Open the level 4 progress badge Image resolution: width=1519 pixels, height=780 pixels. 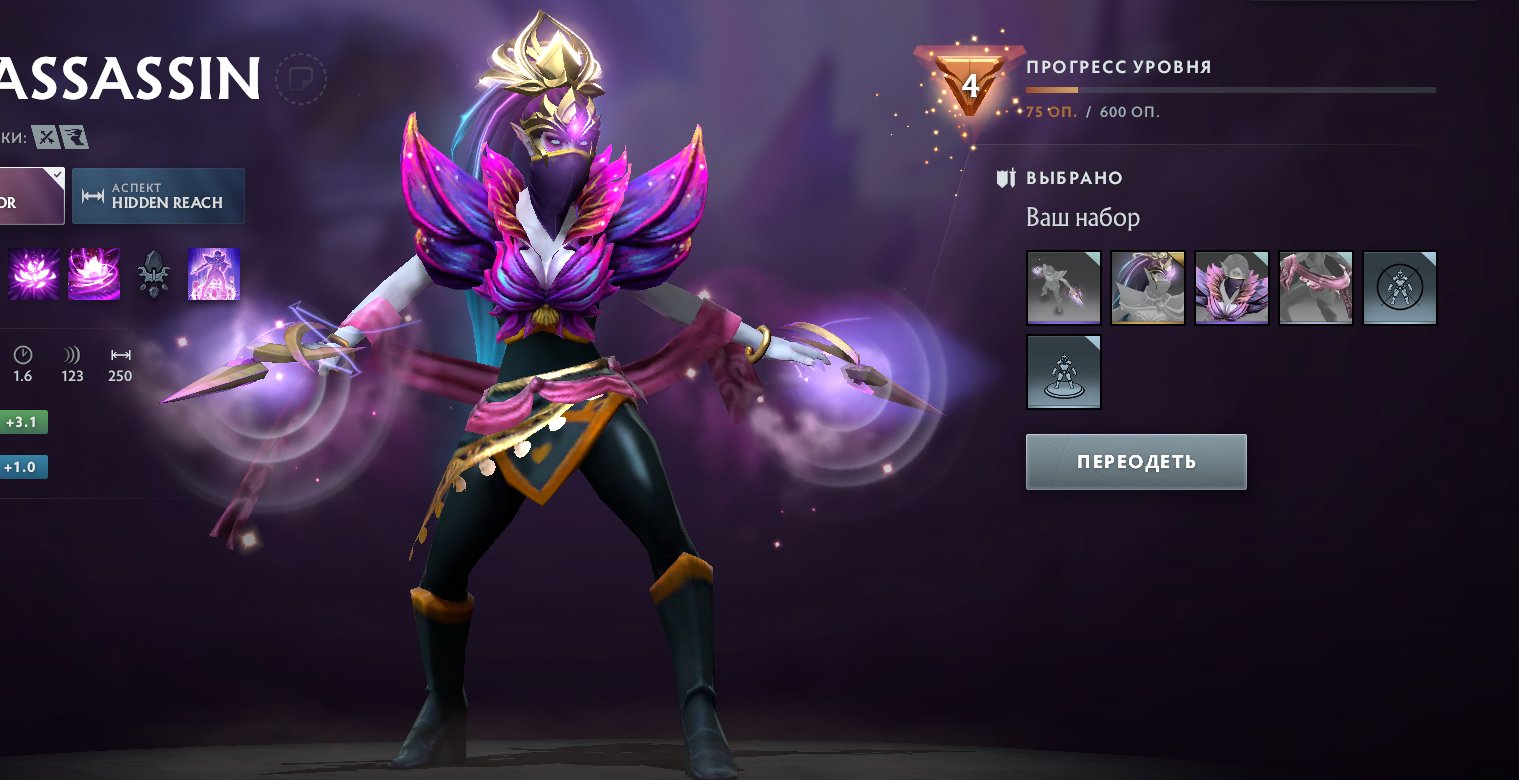(970, 83)
